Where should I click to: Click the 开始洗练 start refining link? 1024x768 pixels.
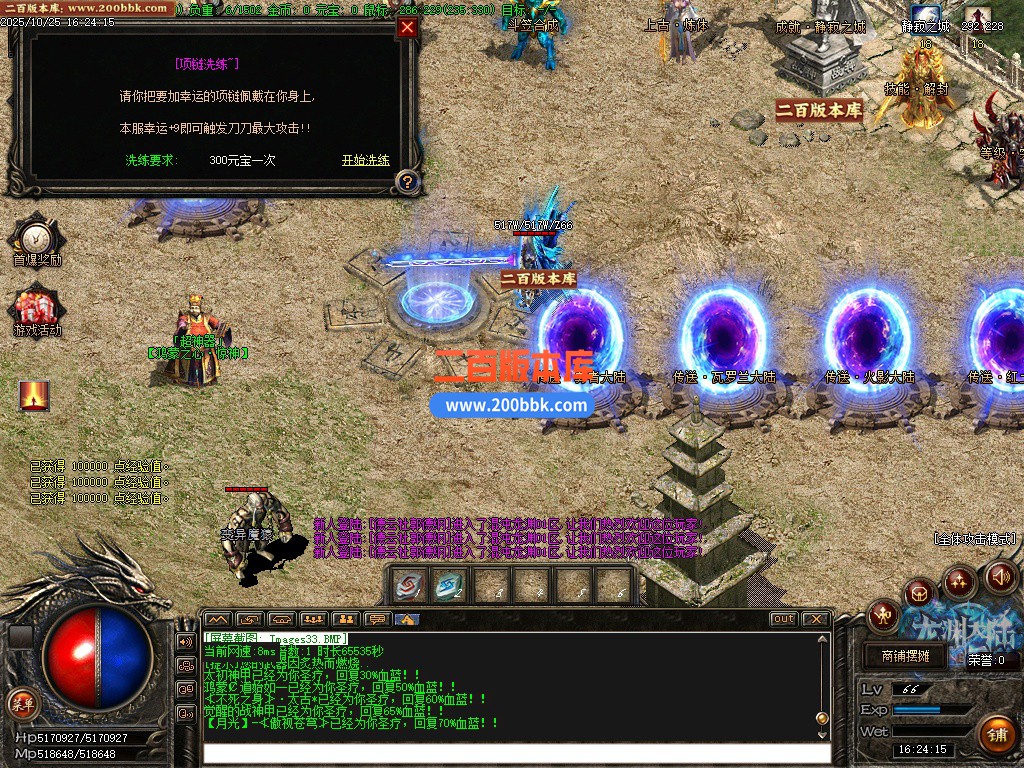click(x=365, y=160)
